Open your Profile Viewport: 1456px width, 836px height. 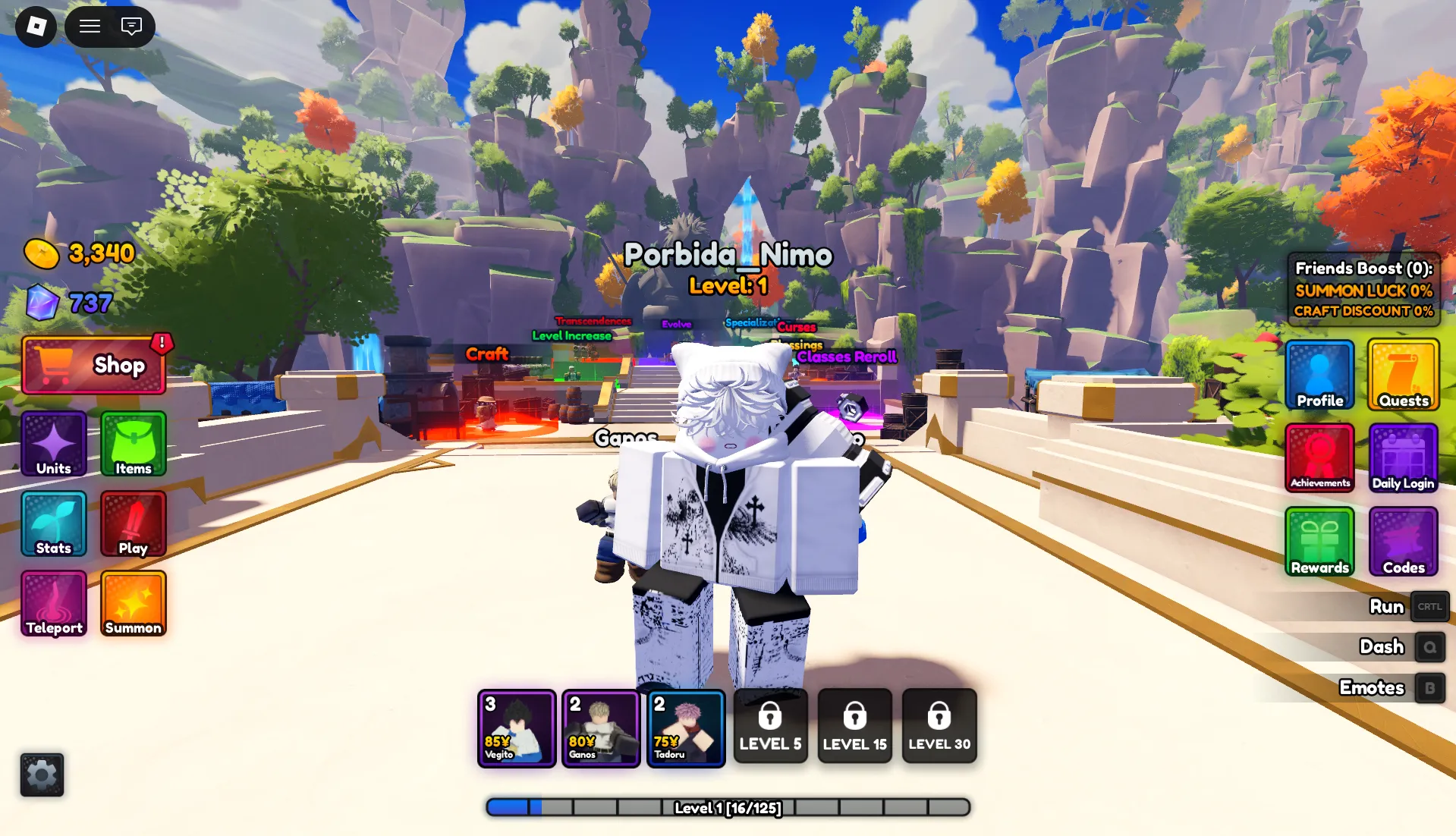(x=1319, y=376)
